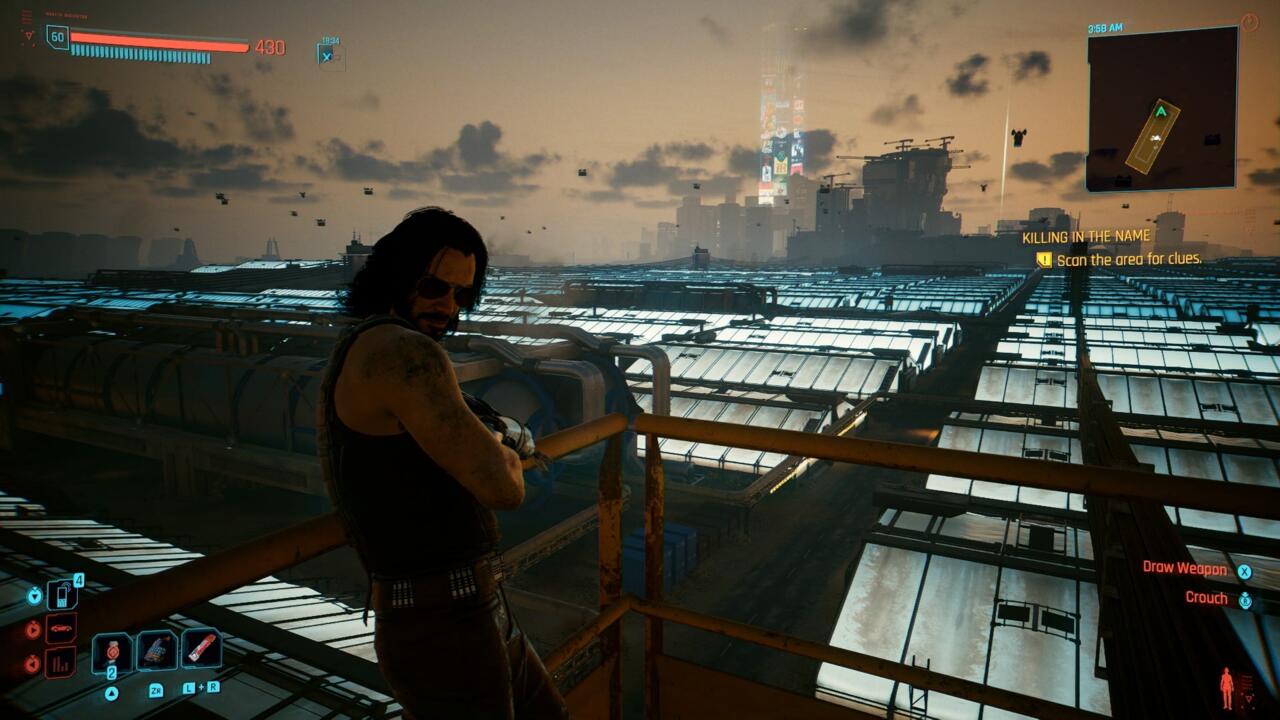This screenshot has width=1280, height=720.
Task: Toggle Crouch via its prompt
Action: (x=1210, y=596)
